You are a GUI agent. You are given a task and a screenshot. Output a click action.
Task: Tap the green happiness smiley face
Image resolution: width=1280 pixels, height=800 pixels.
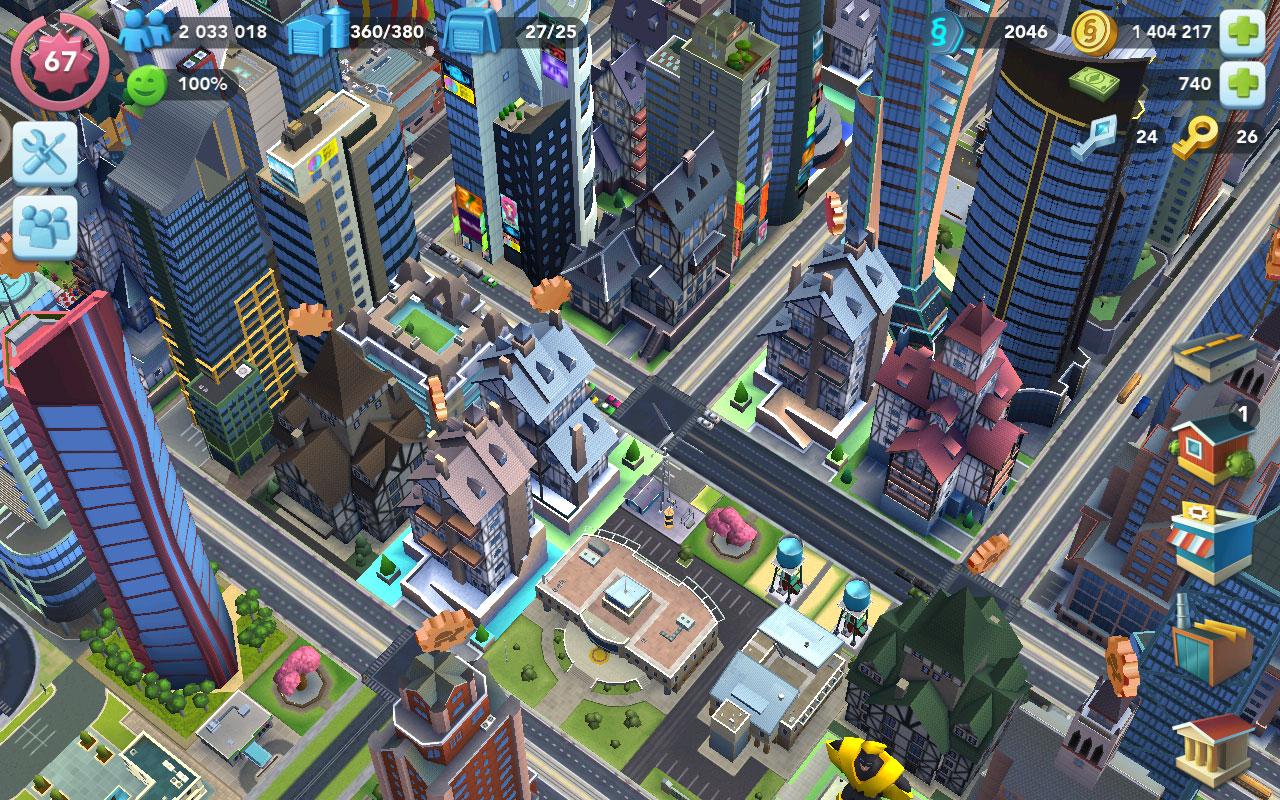146,85
